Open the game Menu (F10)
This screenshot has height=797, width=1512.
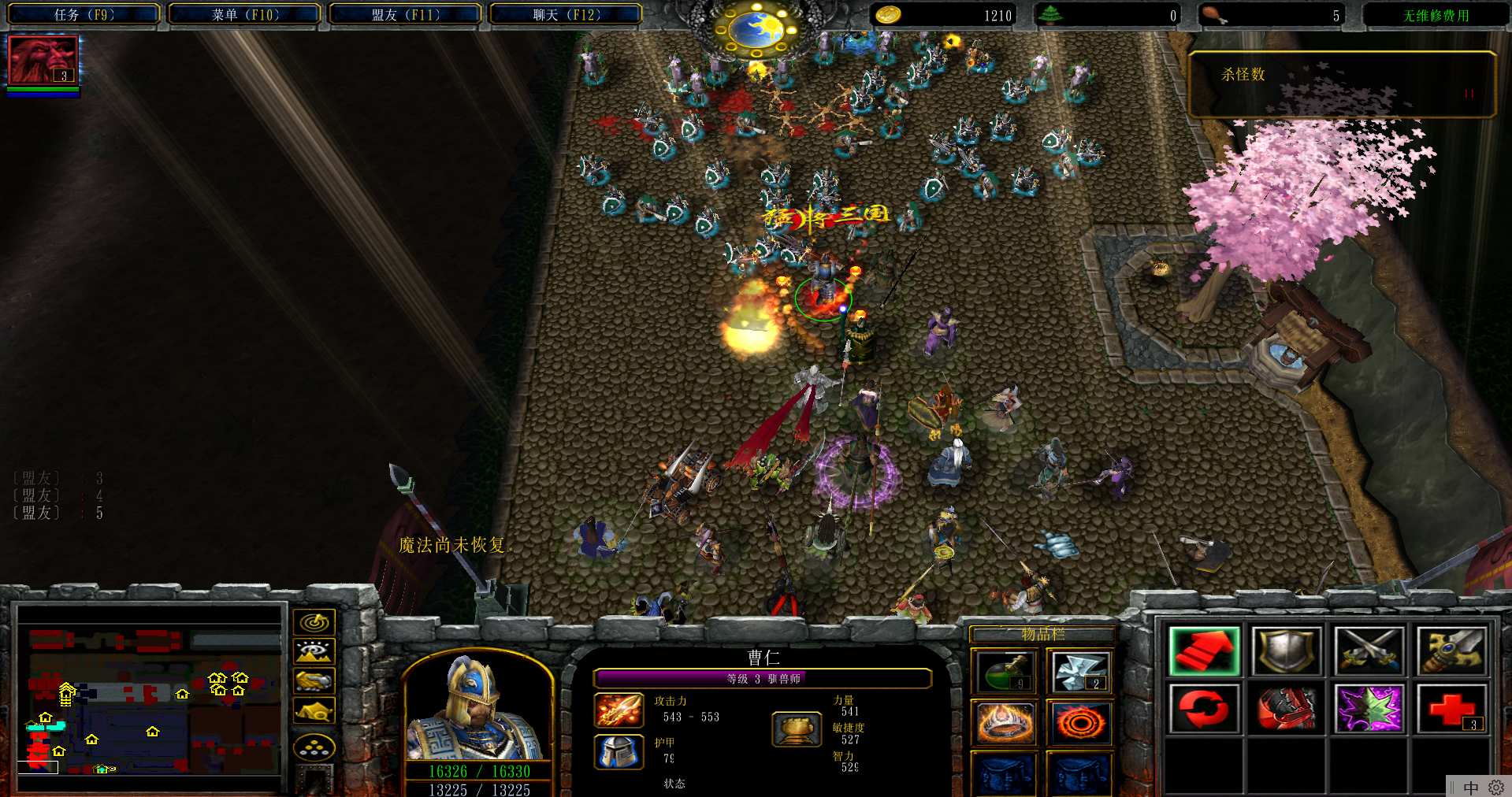coord(245,14)
